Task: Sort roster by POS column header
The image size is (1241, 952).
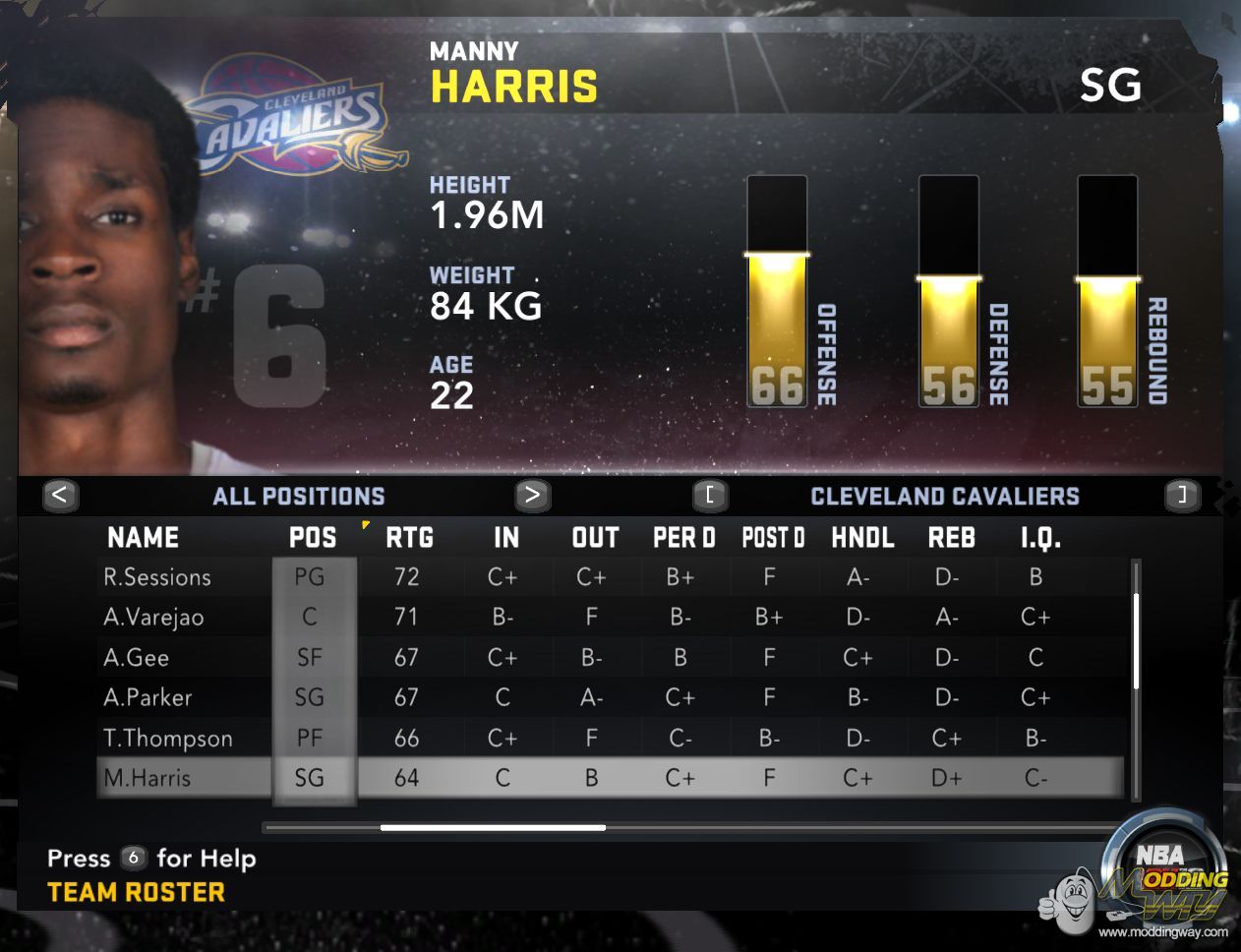Action: 313,538
